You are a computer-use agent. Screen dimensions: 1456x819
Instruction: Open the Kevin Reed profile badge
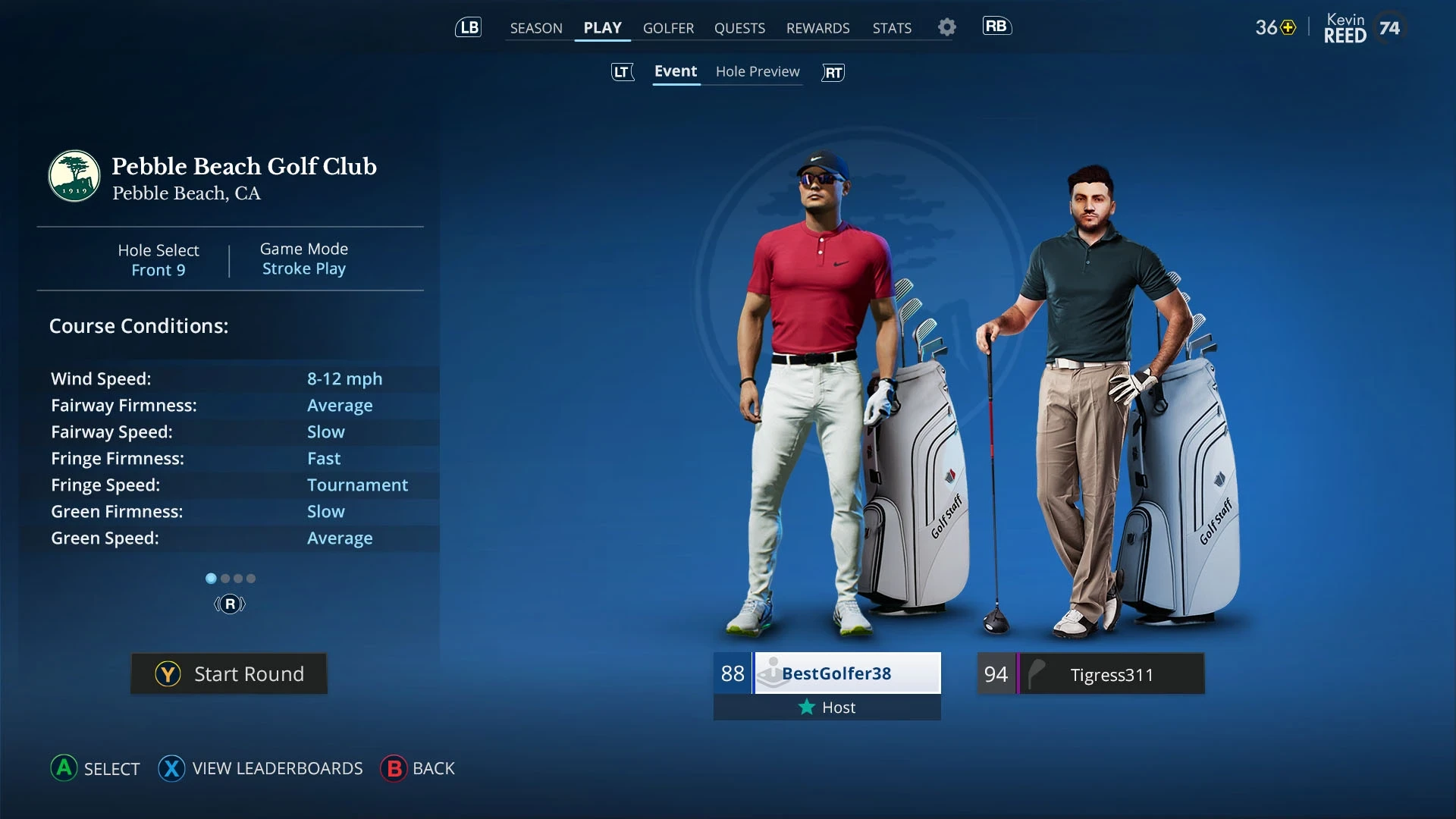click(x=1363, y=28)
